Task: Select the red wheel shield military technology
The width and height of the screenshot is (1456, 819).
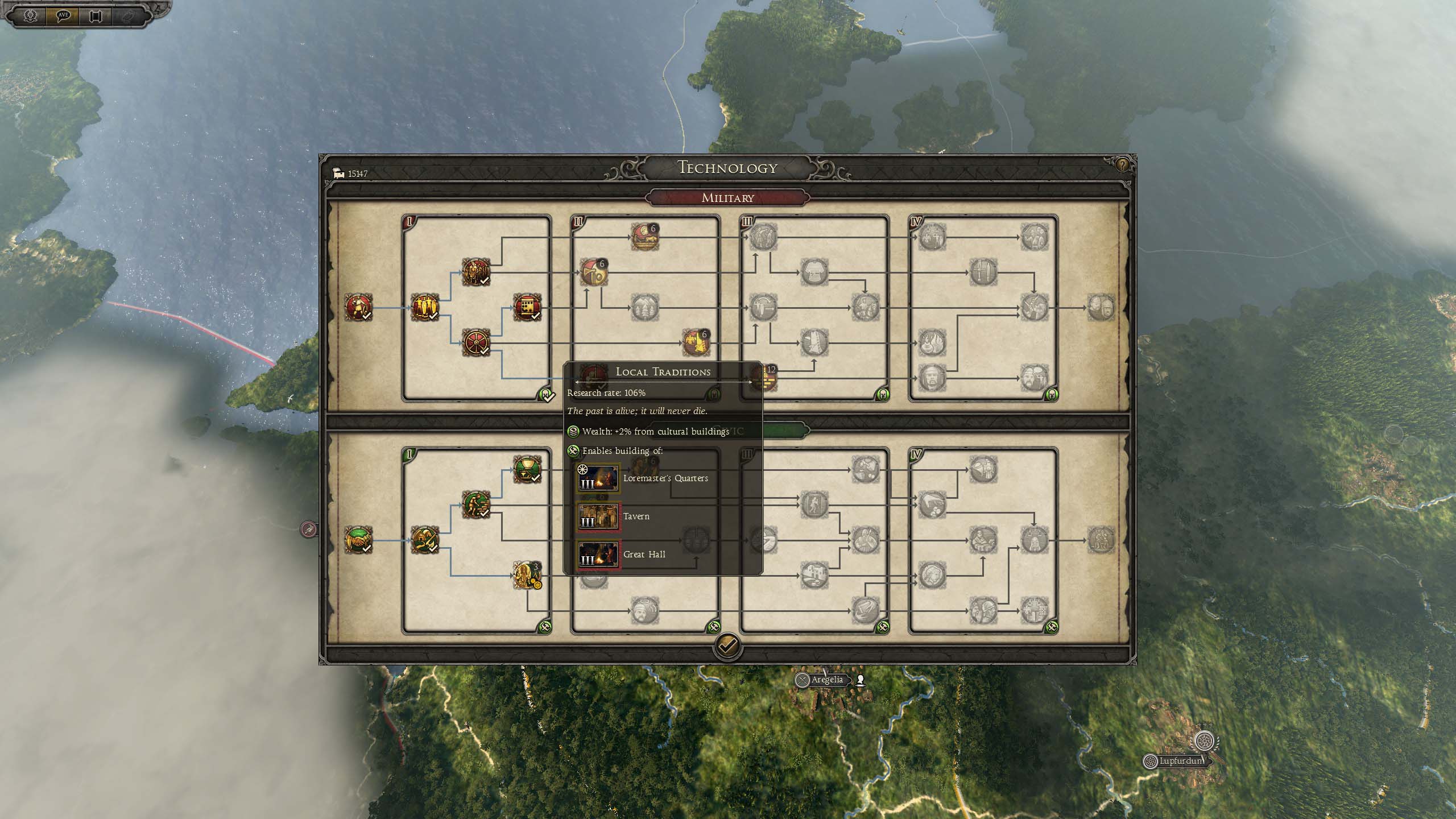Action: tap(475, 343)
